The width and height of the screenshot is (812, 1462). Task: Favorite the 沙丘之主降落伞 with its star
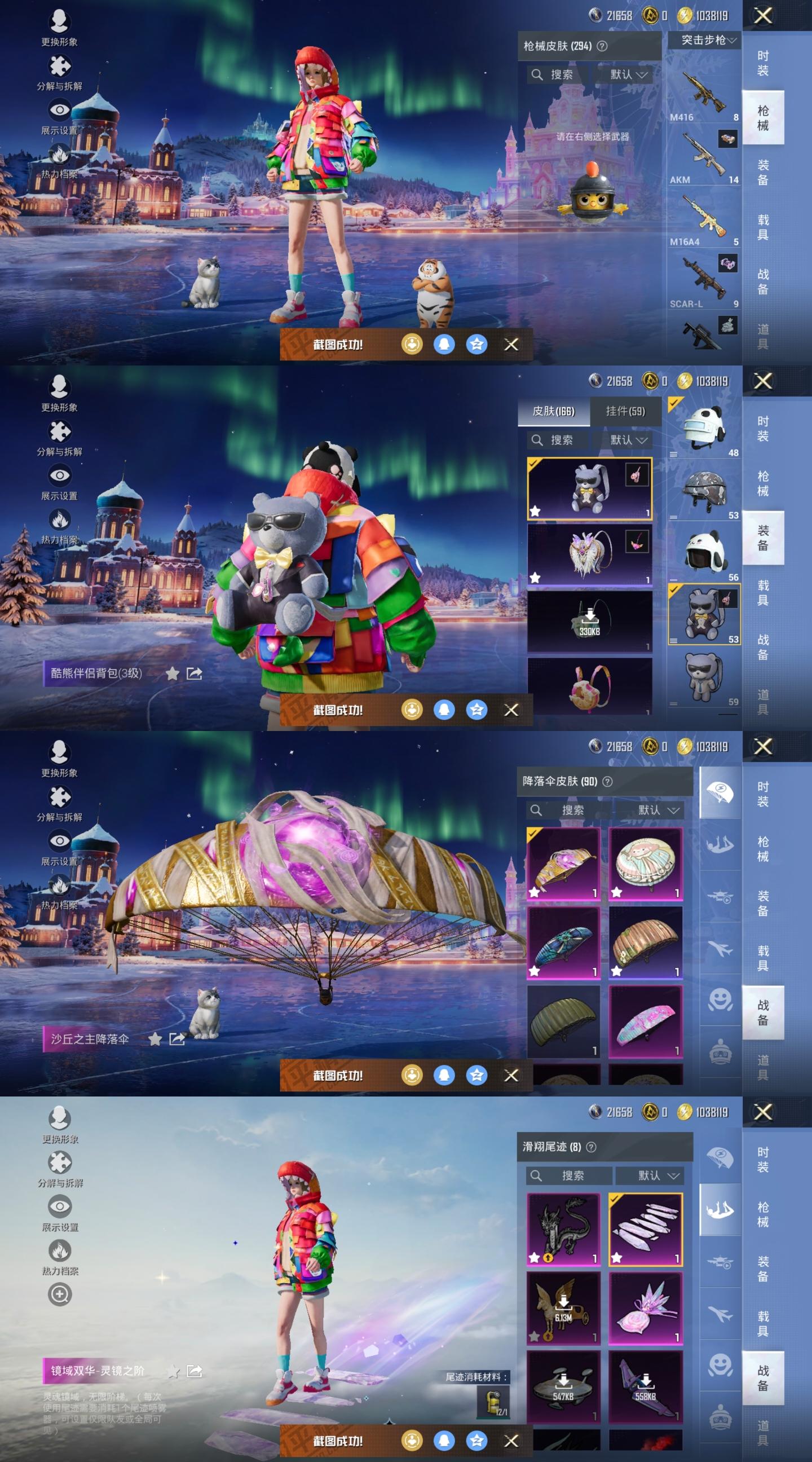155,1039
